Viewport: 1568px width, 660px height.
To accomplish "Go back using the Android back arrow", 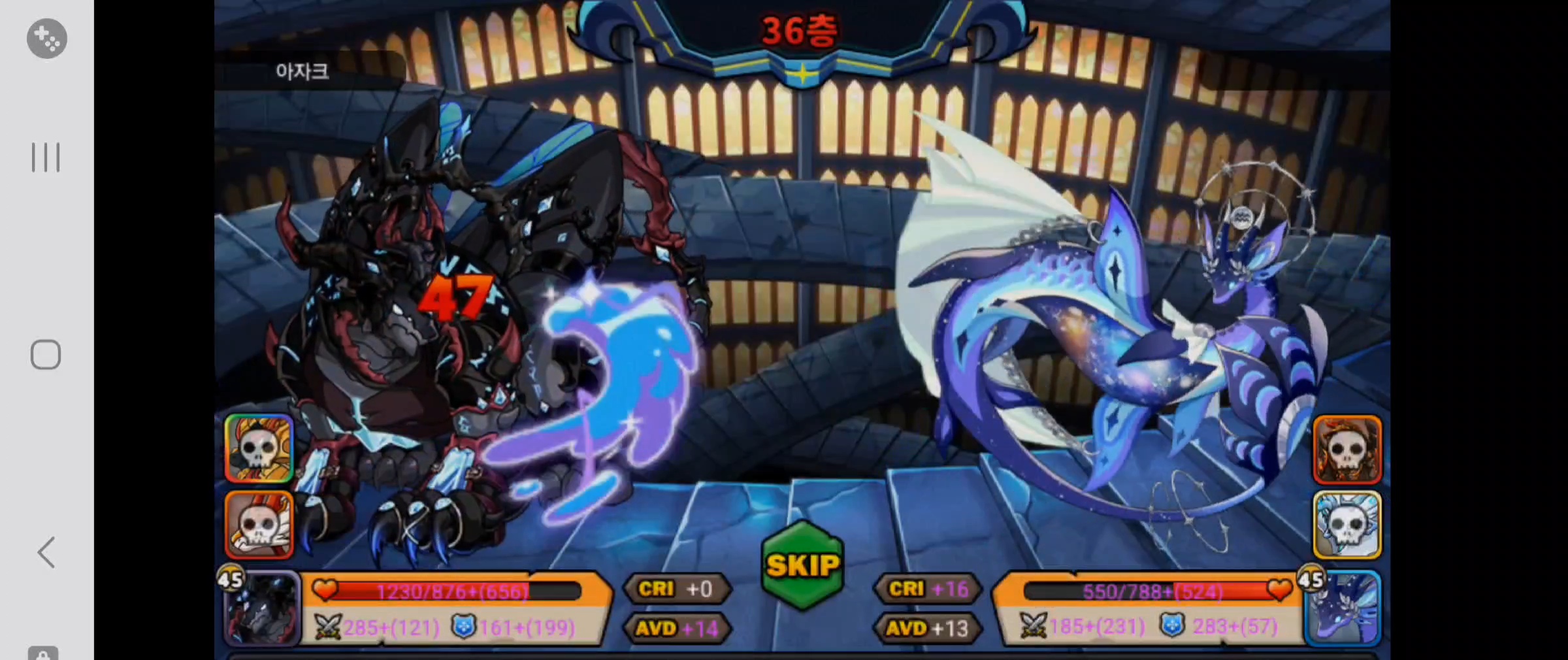I will (46, 553).
